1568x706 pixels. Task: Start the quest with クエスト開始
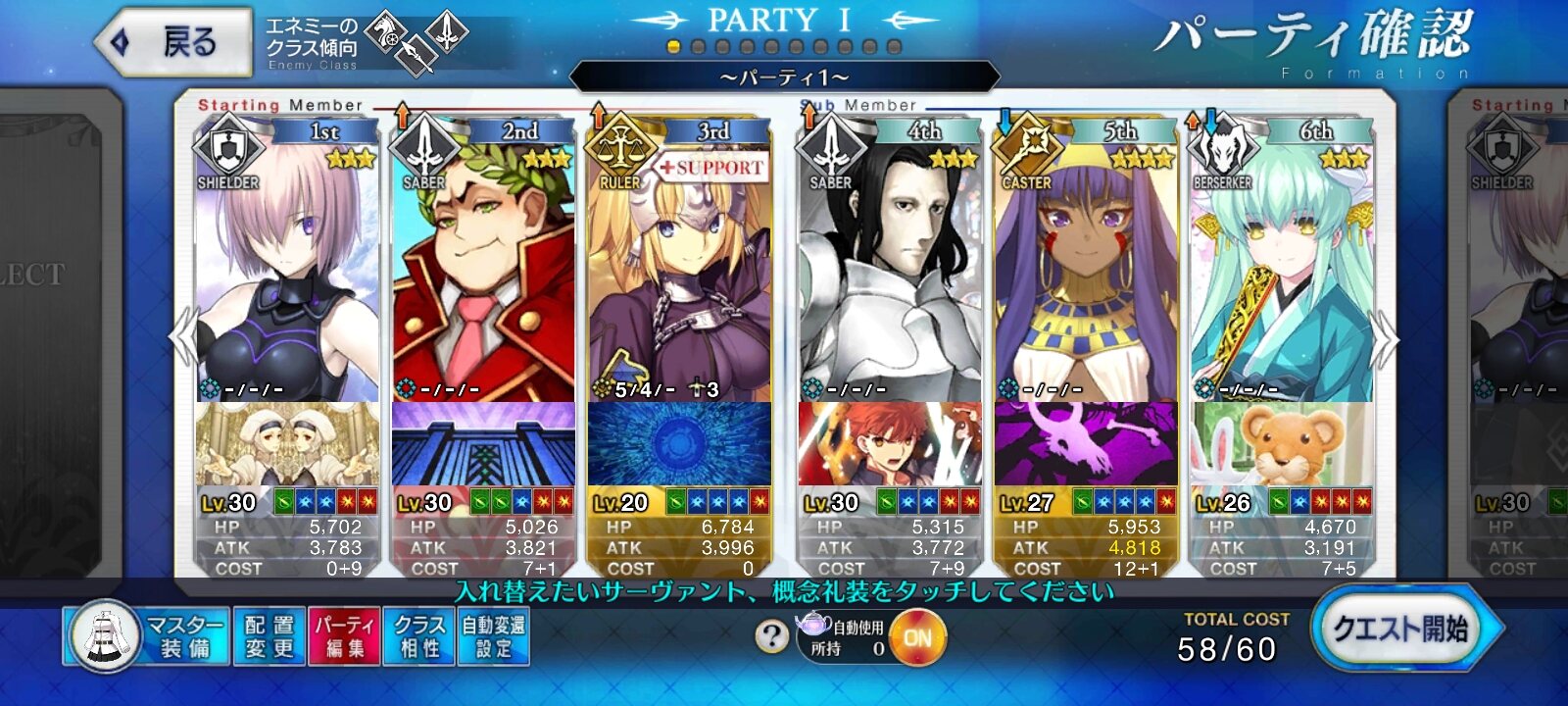pos(1403,630)
